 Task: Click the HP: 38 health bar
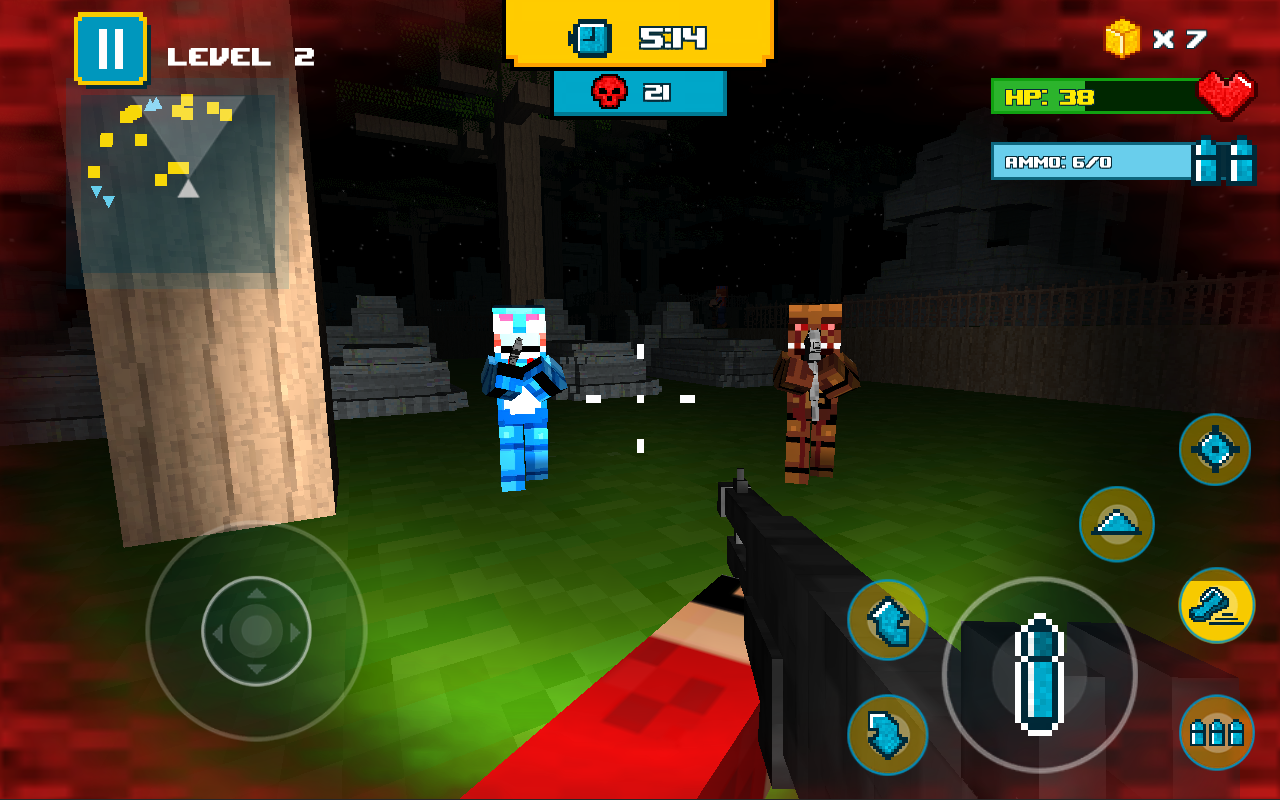click(1090, 96)
